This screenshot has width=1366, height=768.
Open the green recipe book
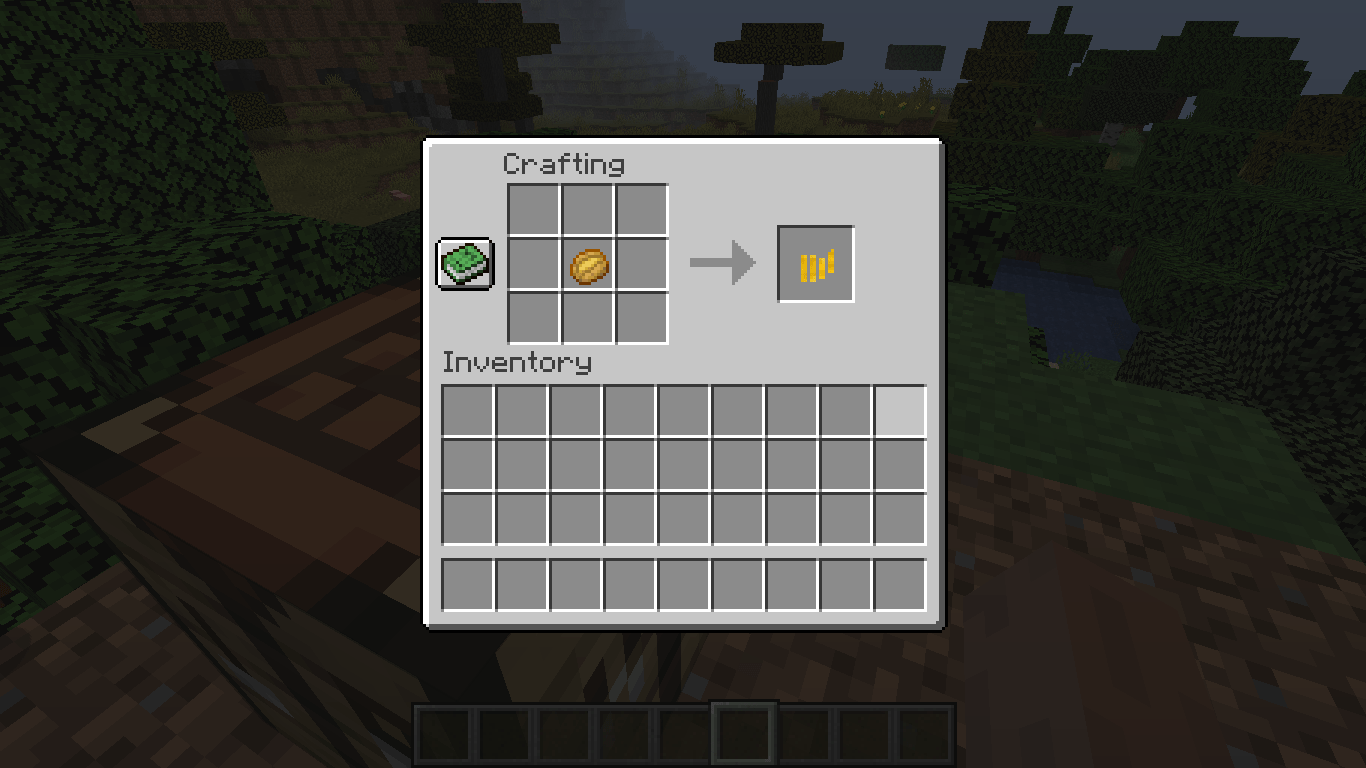465,263
